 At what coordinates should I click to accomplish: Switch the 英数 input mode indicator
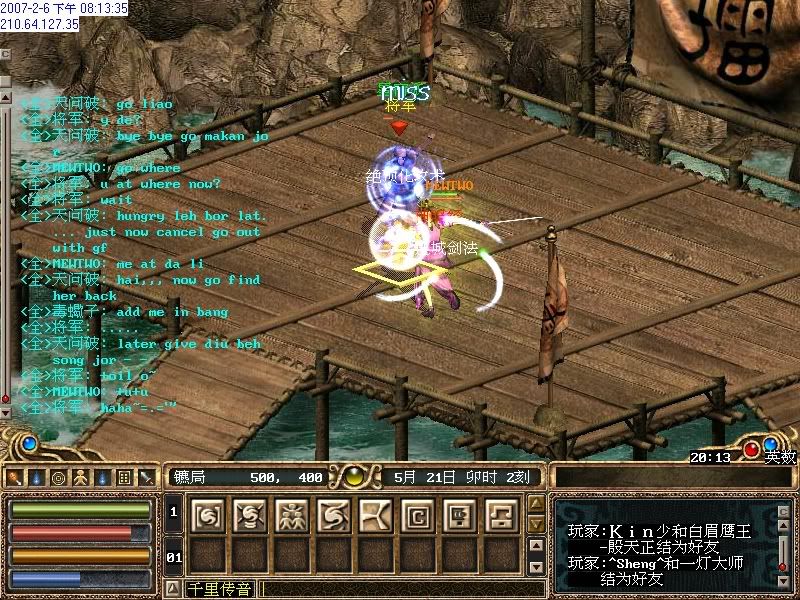pos(780,457)
